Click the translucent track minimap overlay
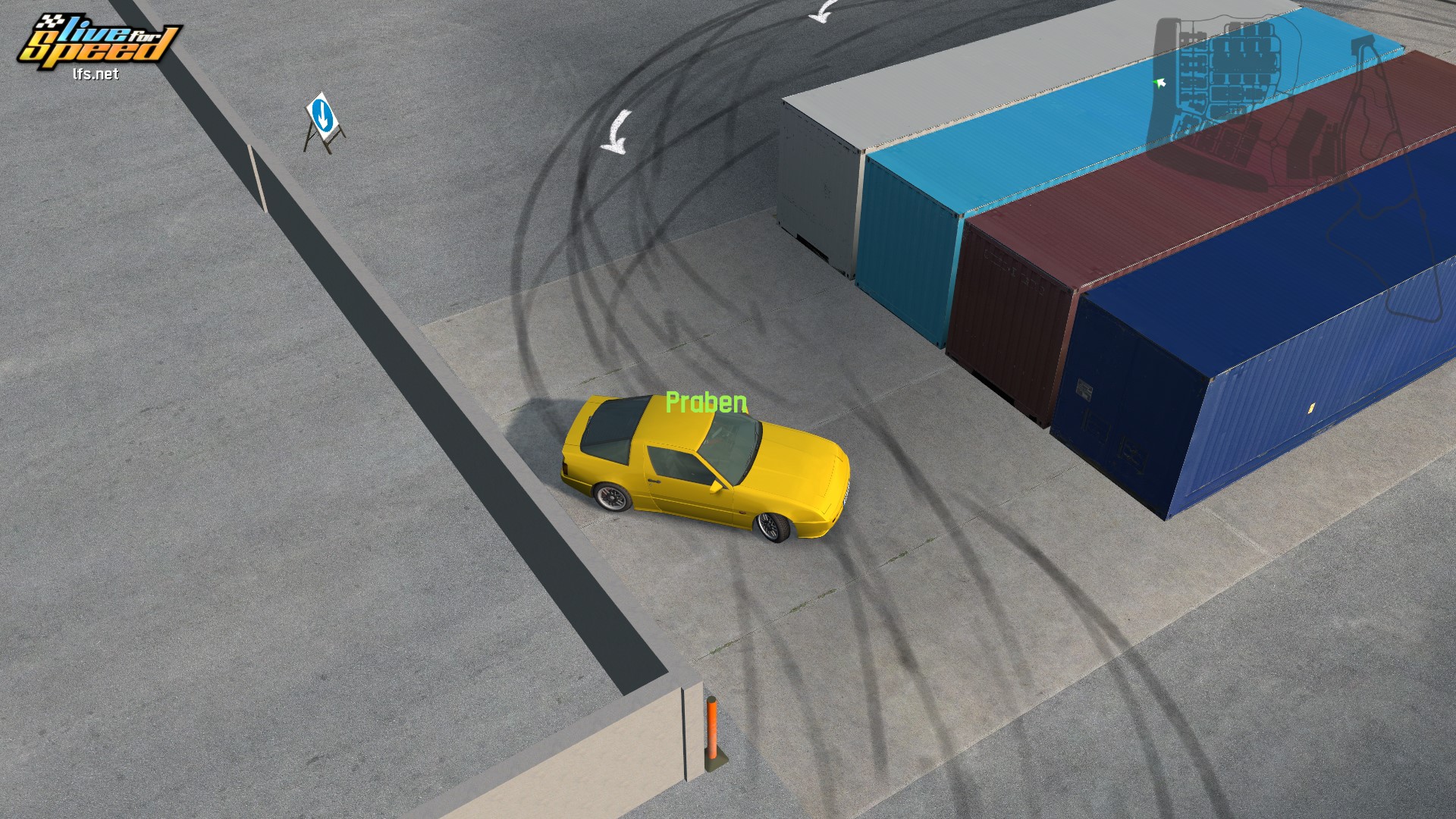The width and height of the screenshot is (1456, 819). (1289, 152)
